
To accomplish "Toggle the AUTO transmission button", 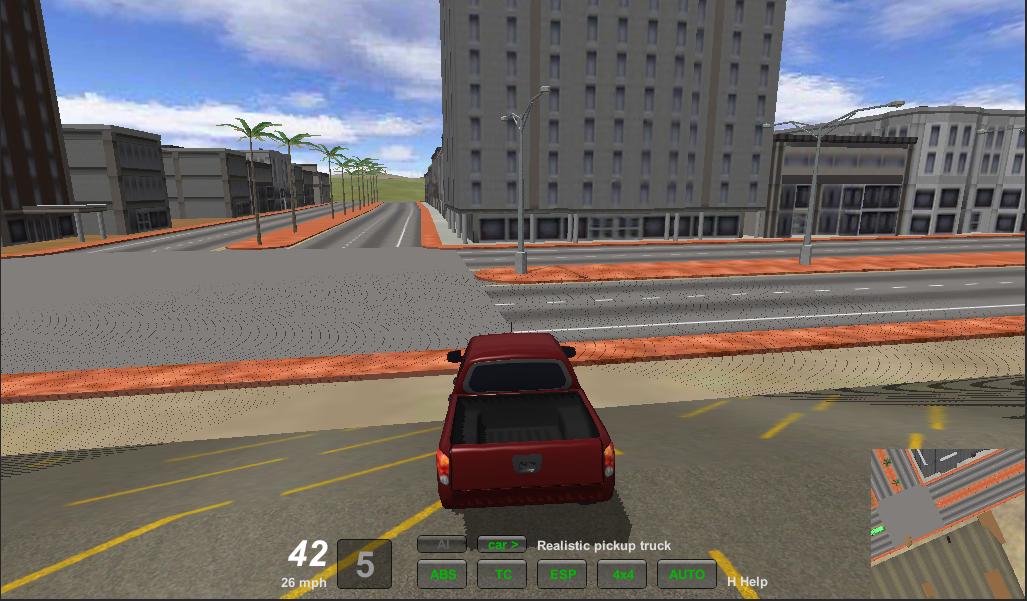I will (x=687, y=574).
